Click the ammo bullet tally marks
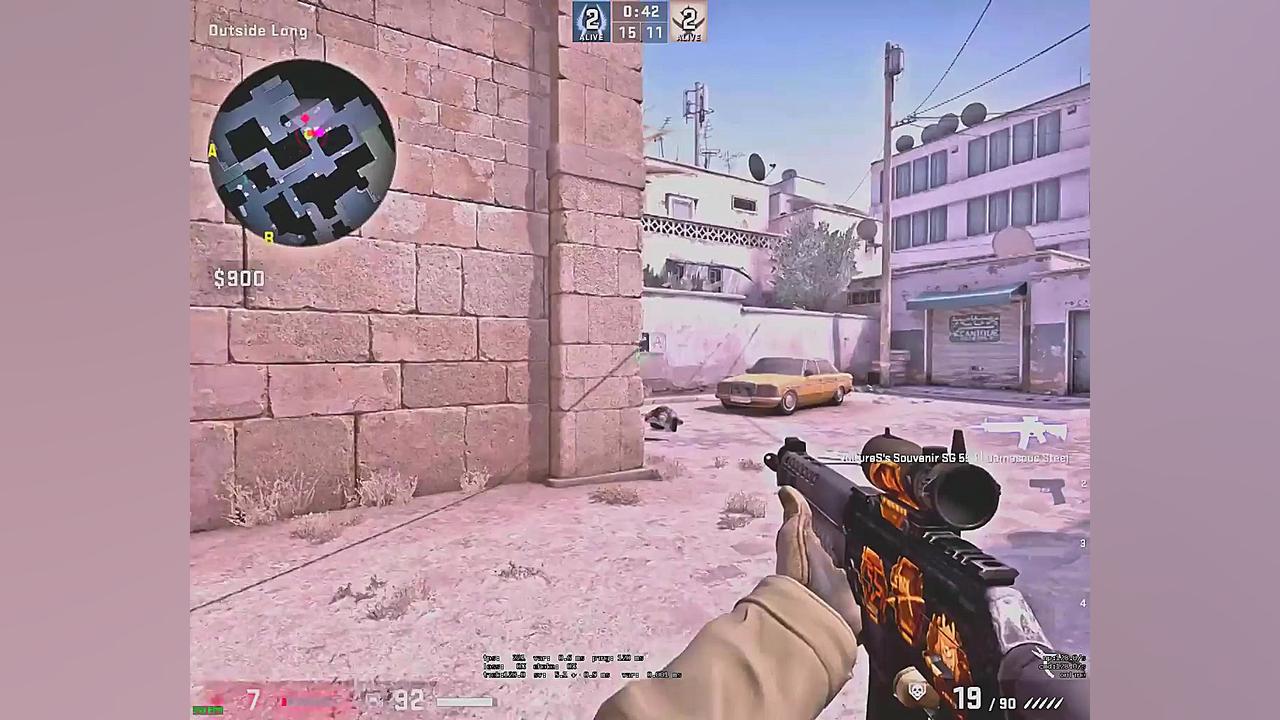The image size is (1280, 720). click(1045, 703)
